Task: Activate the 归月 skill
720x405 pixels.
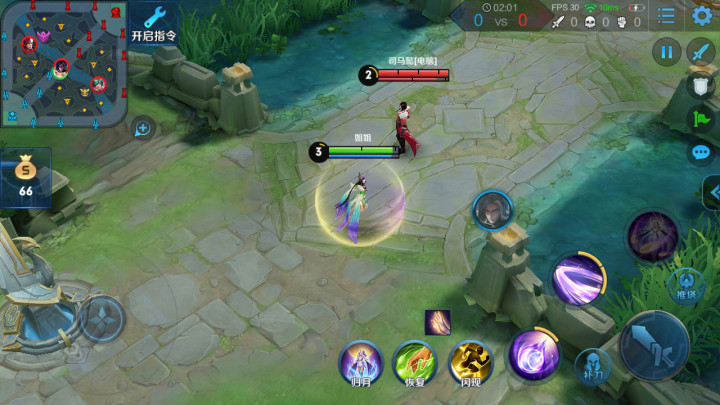Action: click(x=360, y=361)
